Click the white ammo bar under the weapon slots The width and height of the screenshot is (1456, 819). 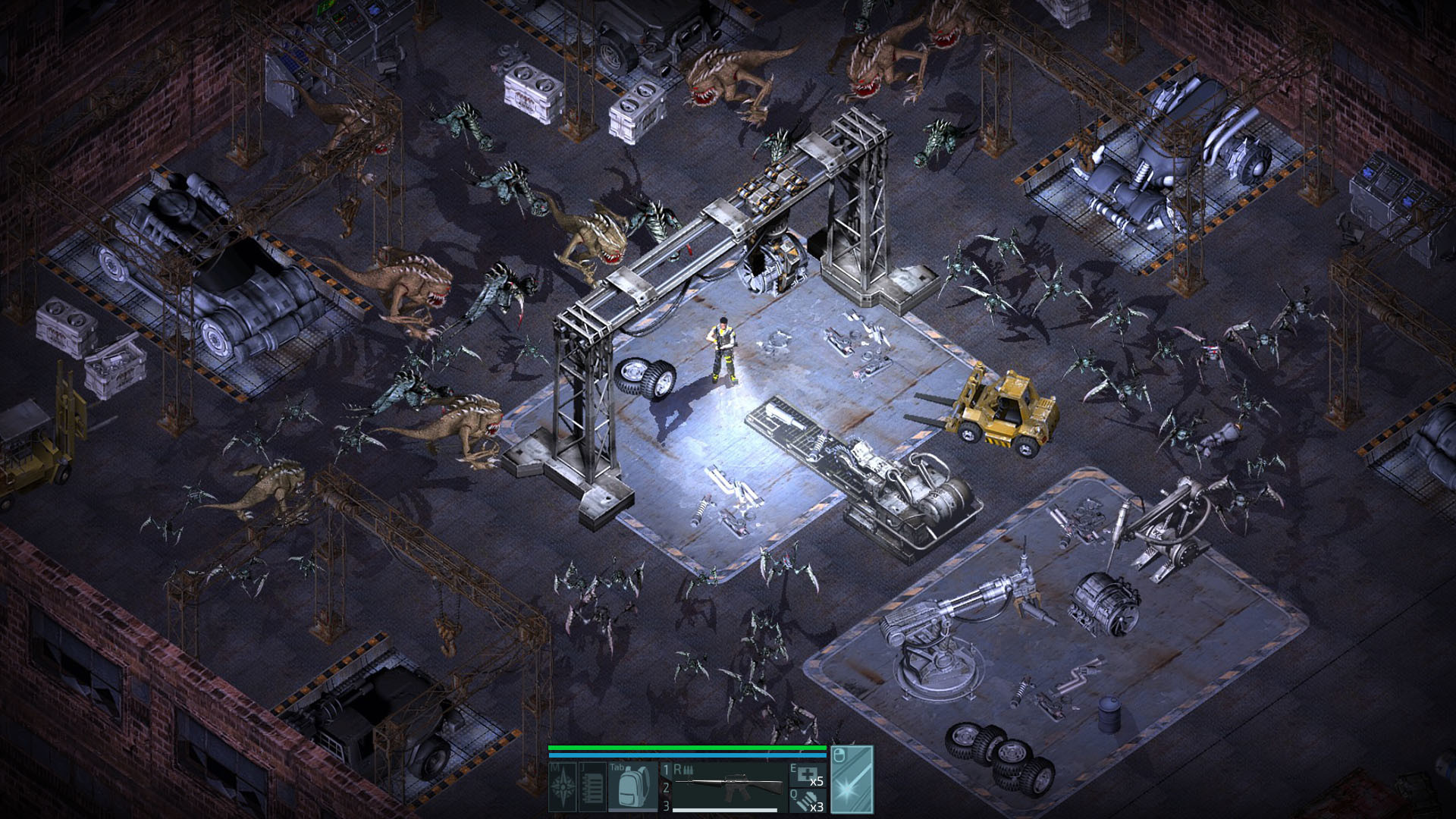(x=724, y=809)
